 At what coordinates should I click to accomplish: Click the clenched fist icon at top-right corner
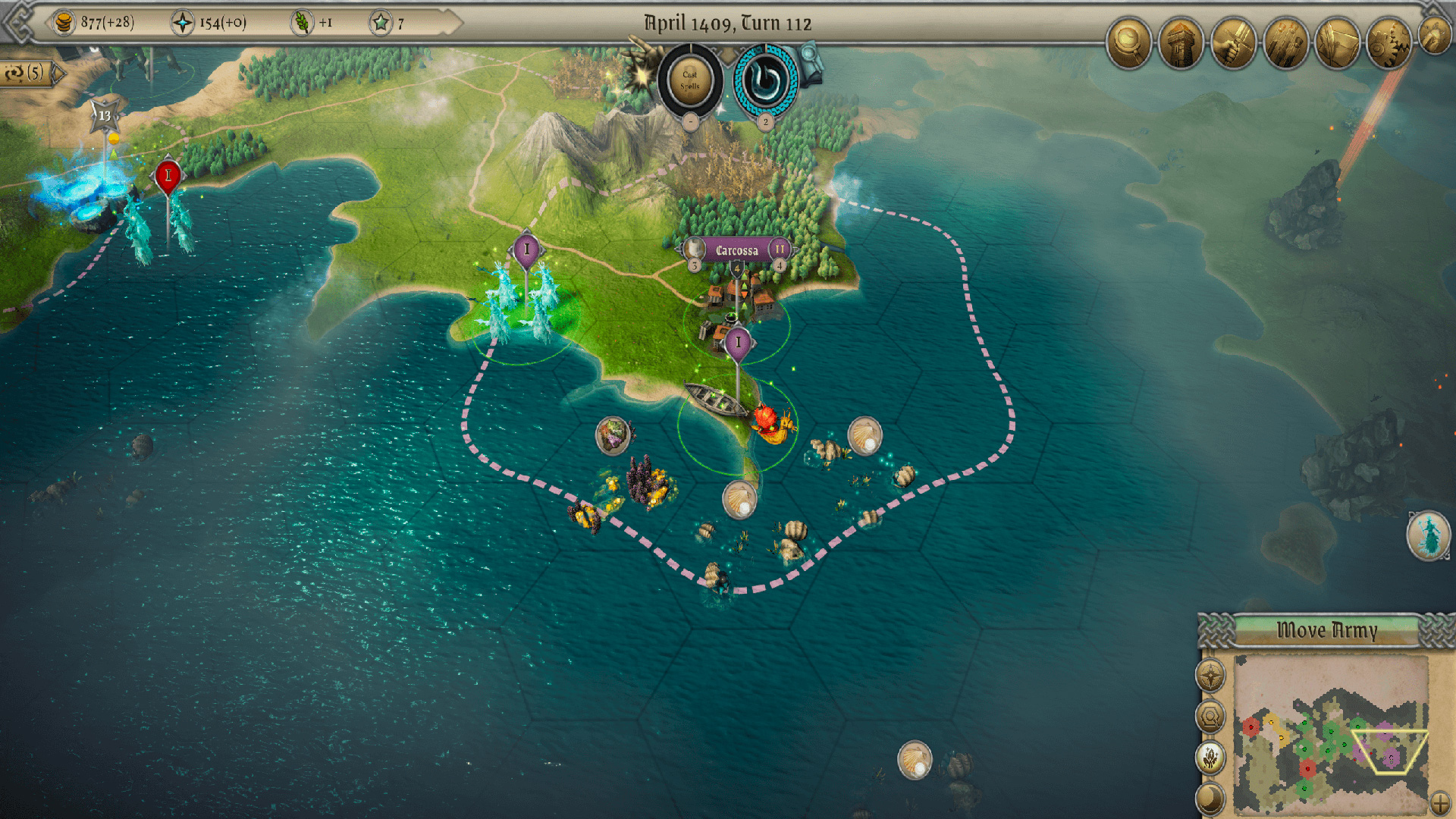1436,34
